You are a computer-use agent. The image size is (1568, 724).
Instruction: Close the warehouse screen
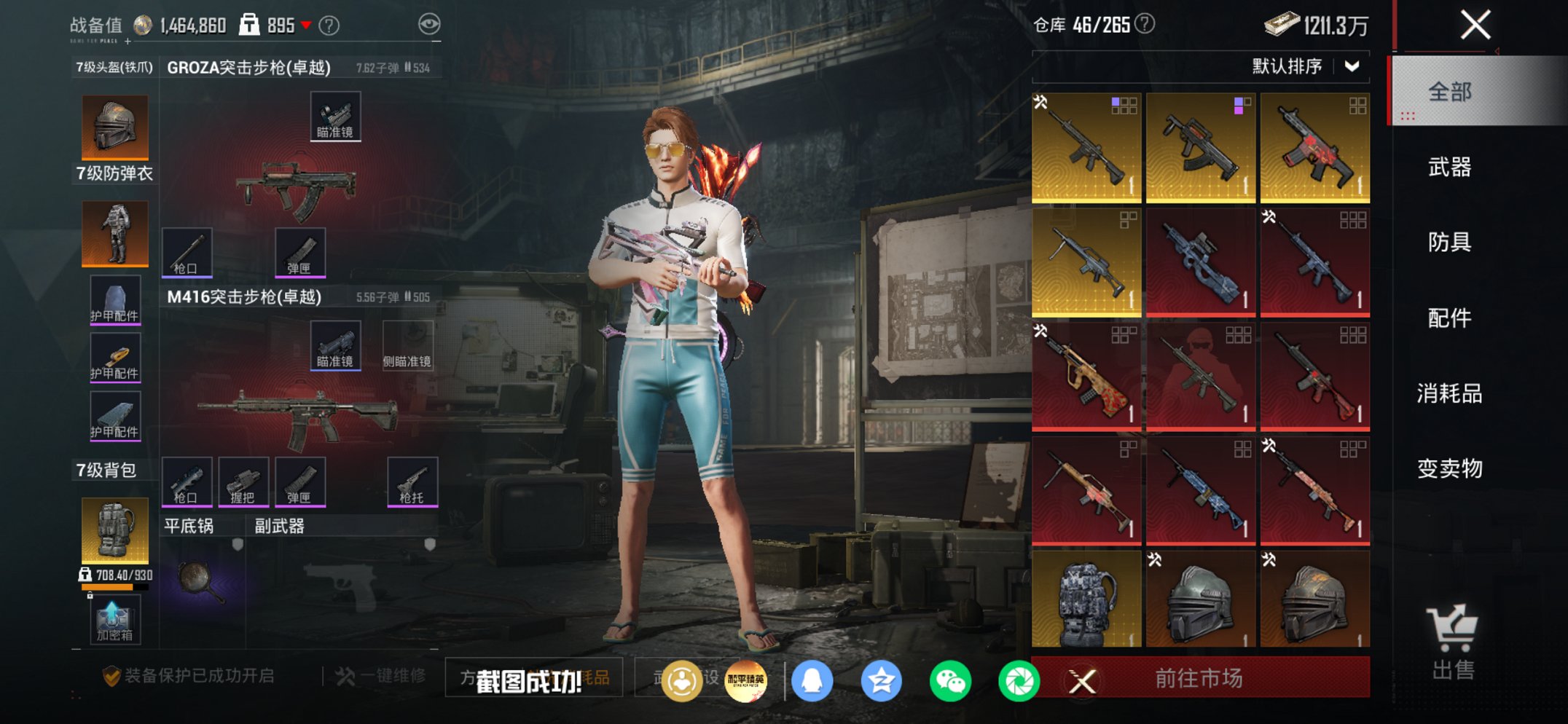click(x=1475, y=25)
